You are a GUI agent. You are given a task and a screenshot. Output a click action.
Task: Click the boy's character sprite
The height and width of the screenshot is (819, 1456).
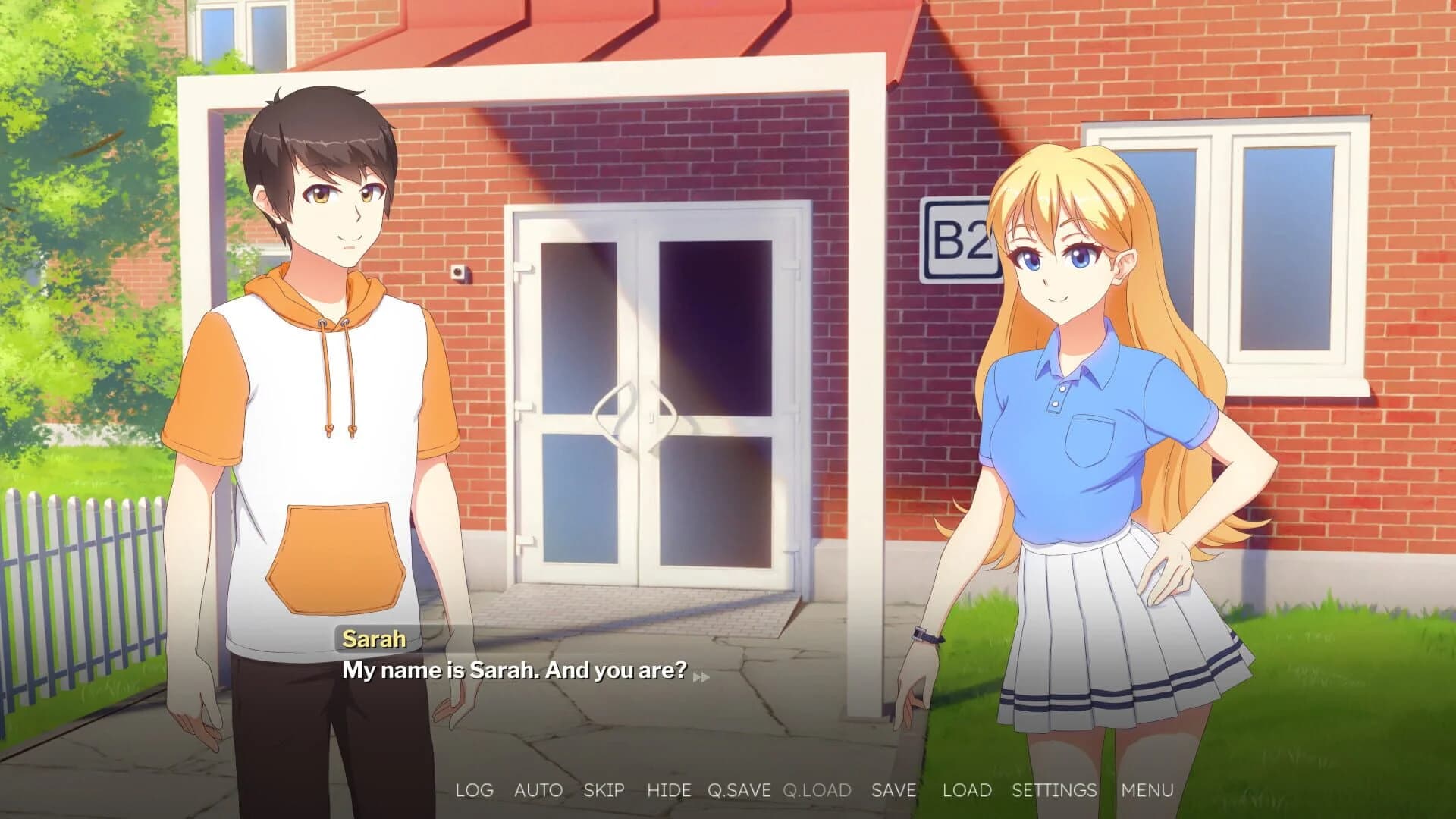click(x=326, y=379)
